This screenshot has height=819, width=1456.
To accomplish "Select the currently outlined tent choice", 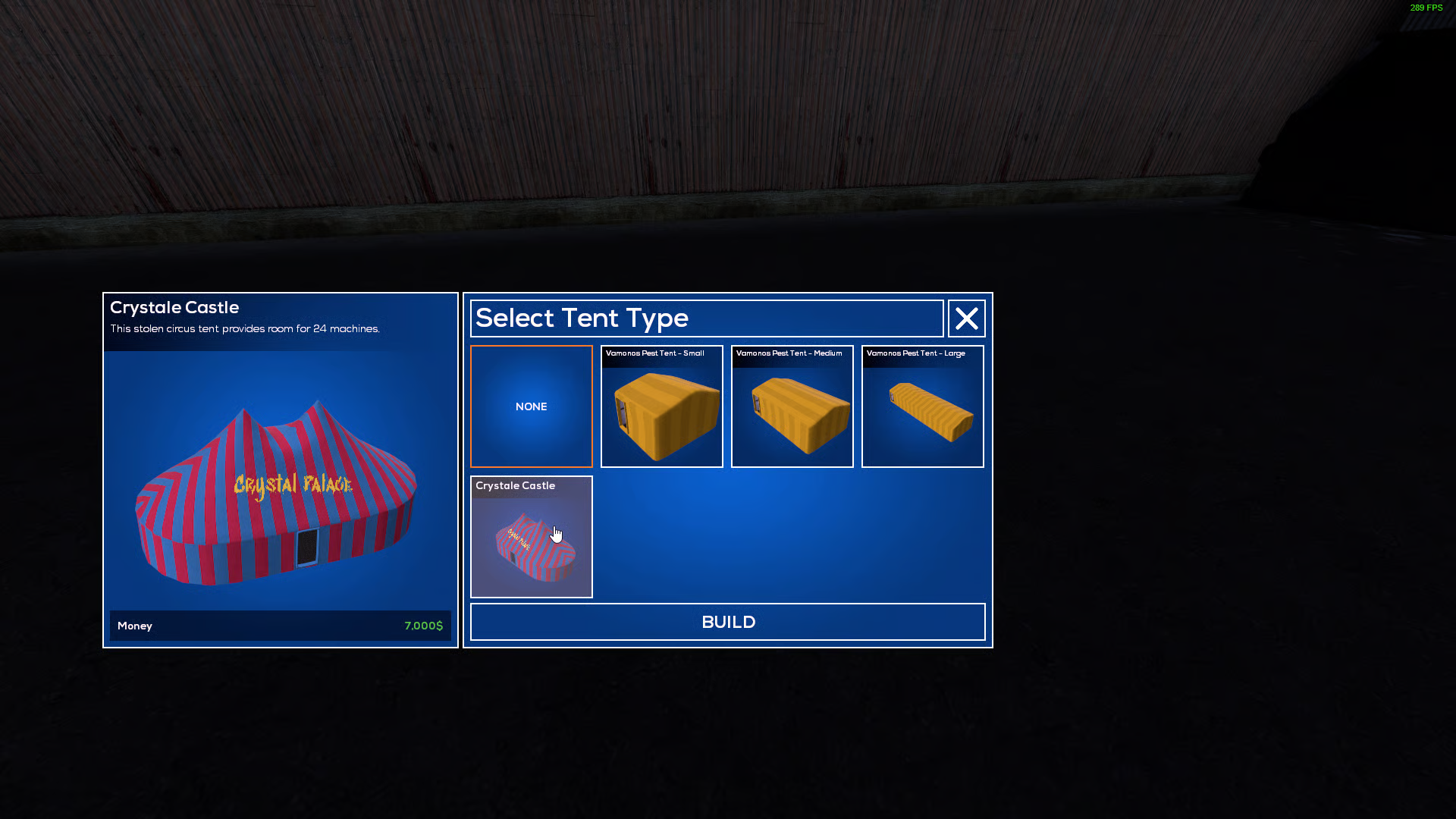I will click(531, 406).
